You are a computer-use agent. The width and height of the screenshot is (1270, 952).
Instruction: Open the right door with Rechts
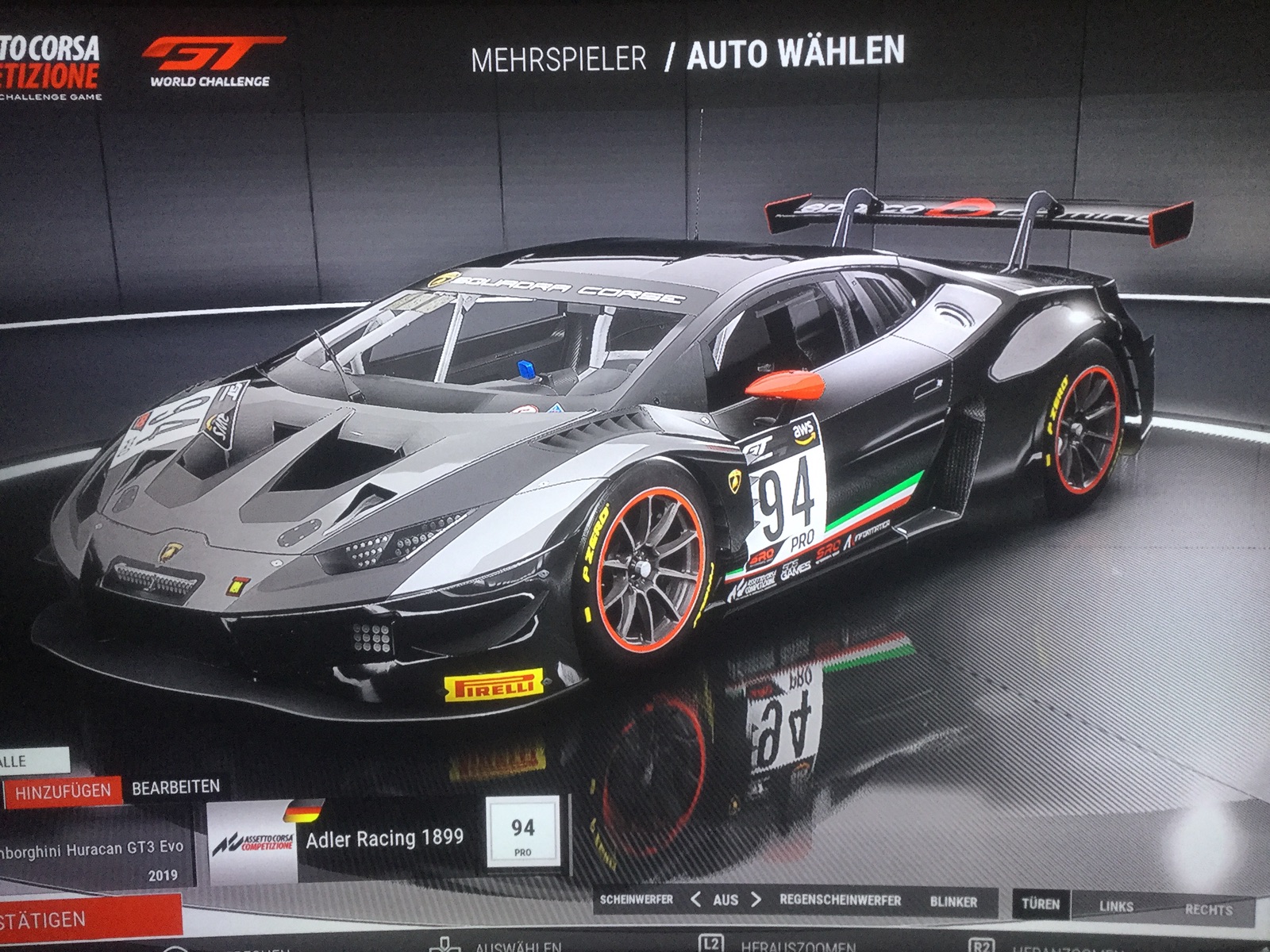[x=1208, y=909]
